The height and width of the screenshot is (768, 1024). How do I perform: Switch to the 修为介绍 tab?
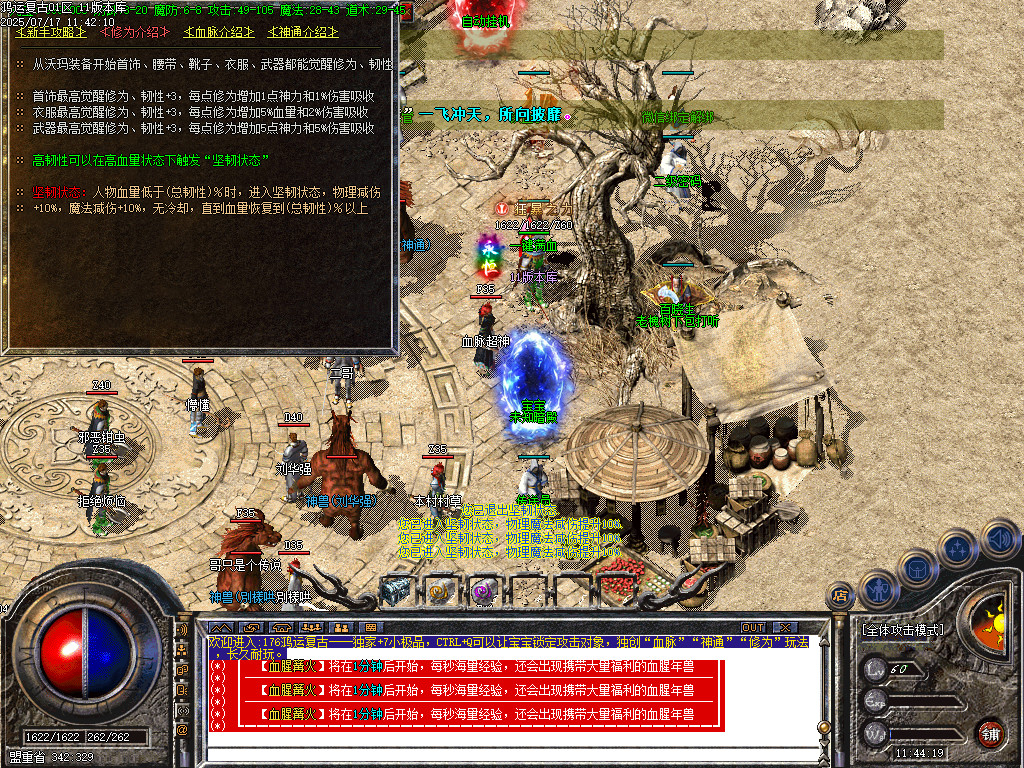(x=134, y=32)
